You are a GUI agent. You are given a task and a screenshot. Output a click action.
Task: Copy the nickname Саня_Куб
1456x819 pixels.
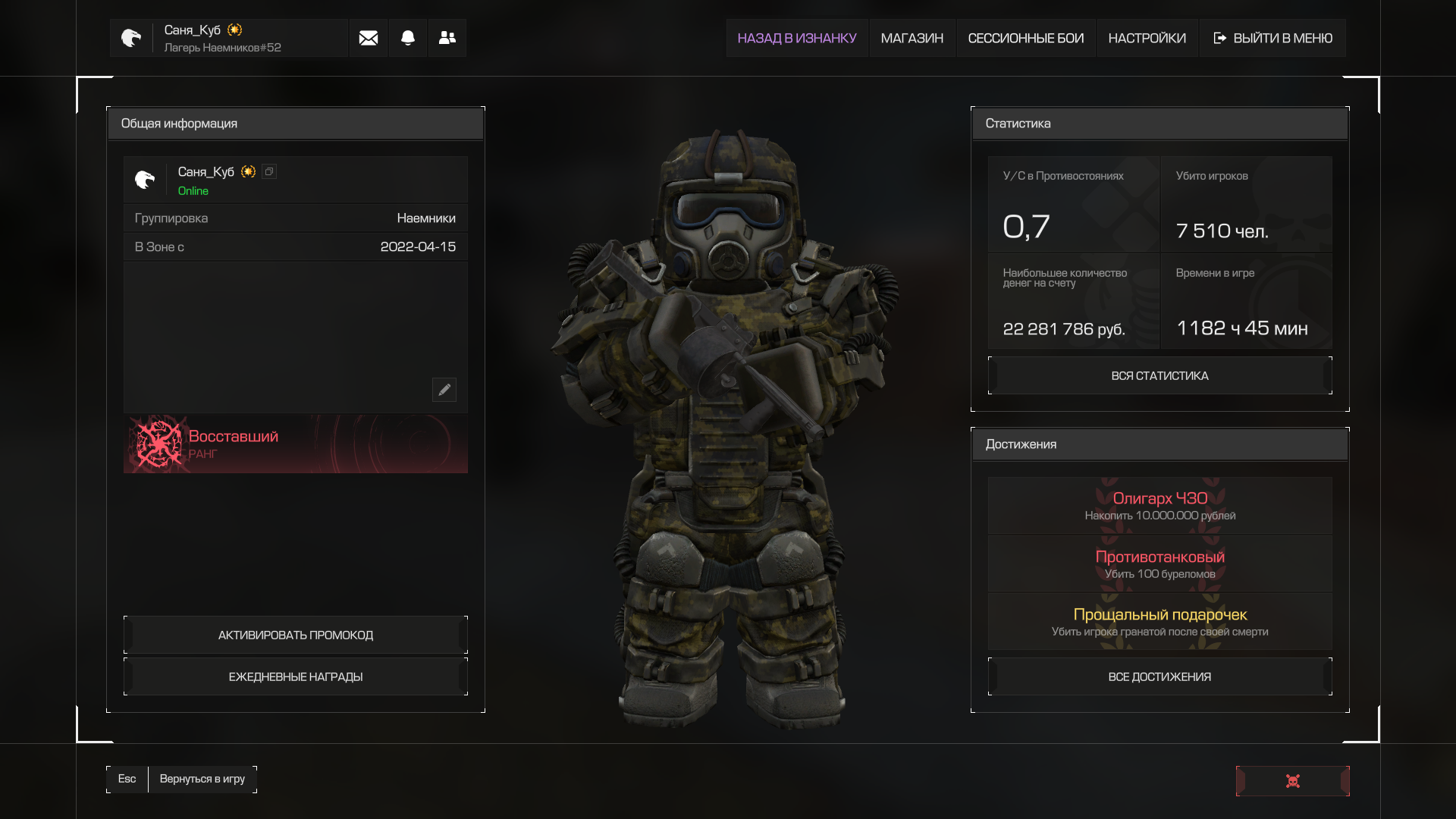pyautogui.click(x=269, y=172)
